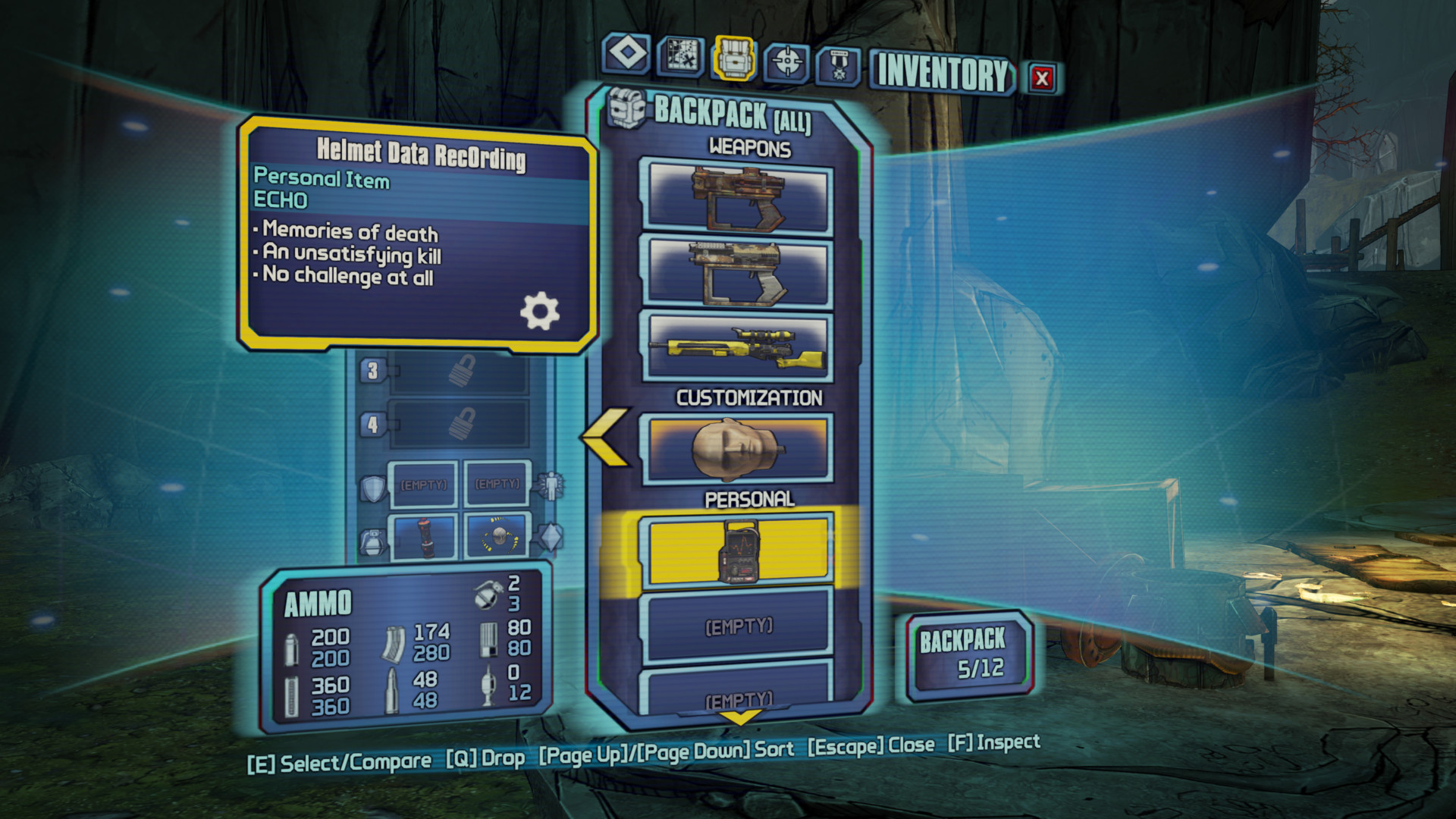
Task: Click the locked weapon slot 3
Action: (x=459, y=372)
